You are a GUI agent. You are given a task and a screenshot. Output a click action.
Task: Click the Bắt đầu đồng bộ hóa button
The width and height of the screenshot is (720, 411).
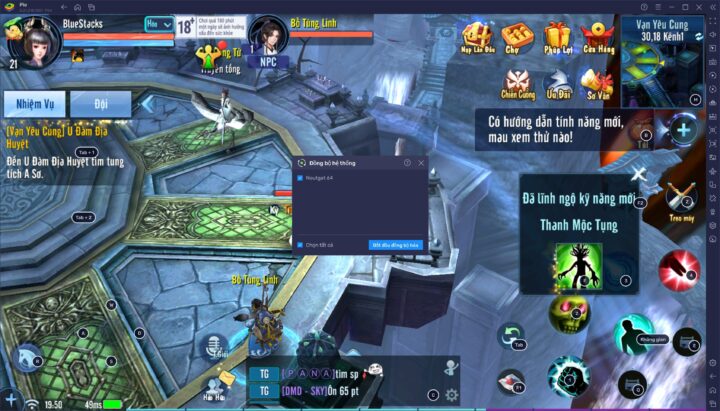(x=396, y=244)
